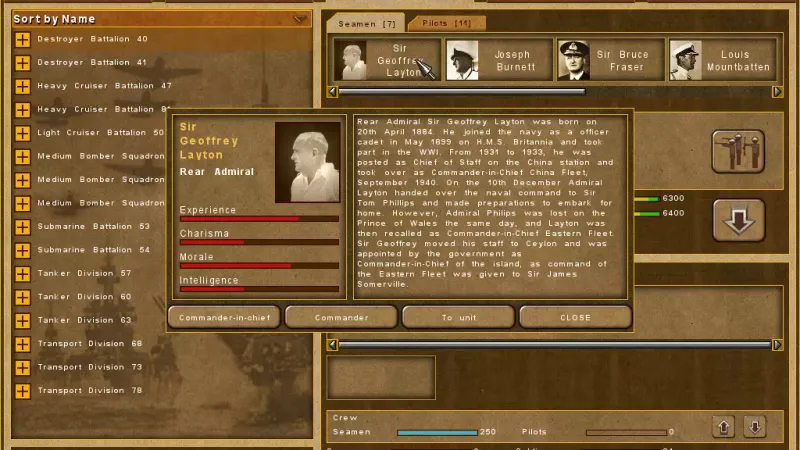Click the To unit button

pyautogui.click(x=459, y=317)
